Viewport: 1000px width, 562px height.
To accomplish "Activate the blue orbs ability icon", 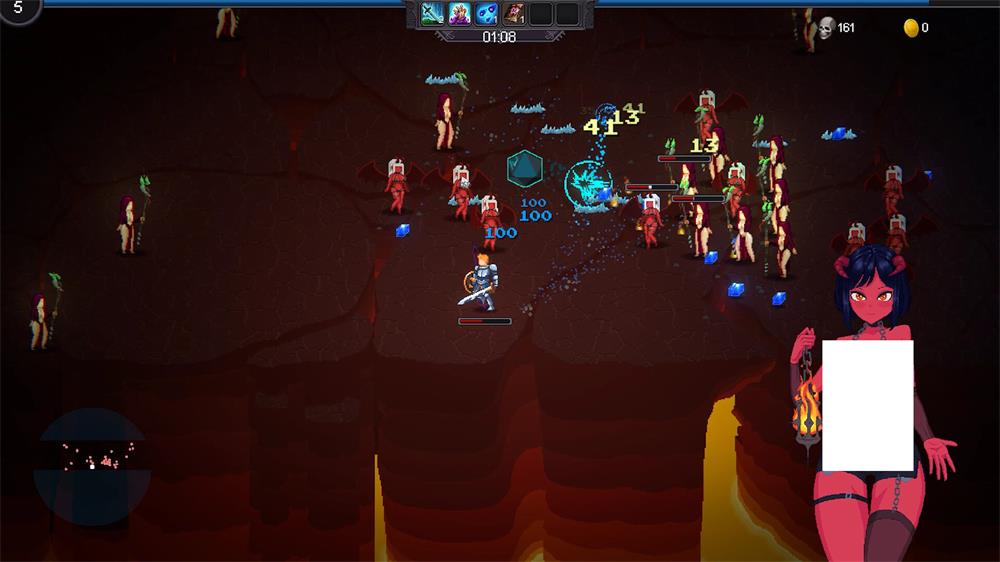I will (486, 13).
